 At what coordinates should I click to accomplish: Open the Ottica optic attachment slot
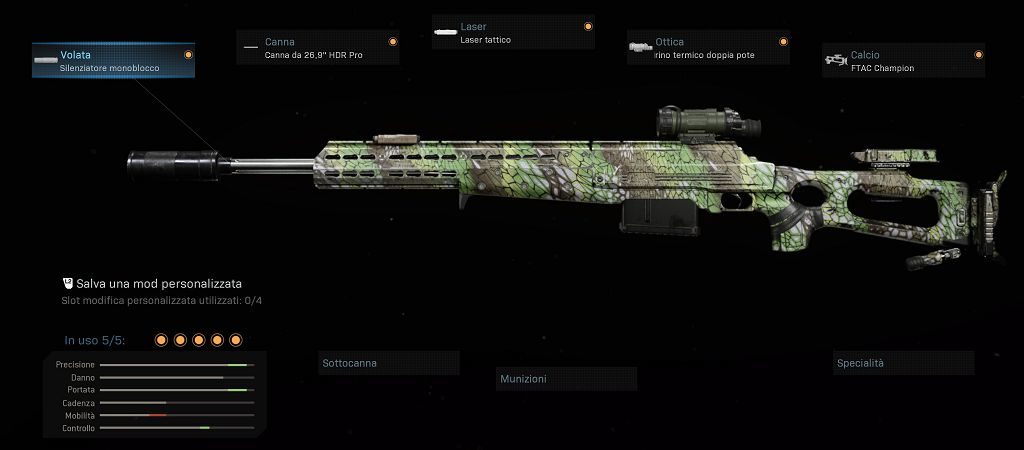[708, 48]
